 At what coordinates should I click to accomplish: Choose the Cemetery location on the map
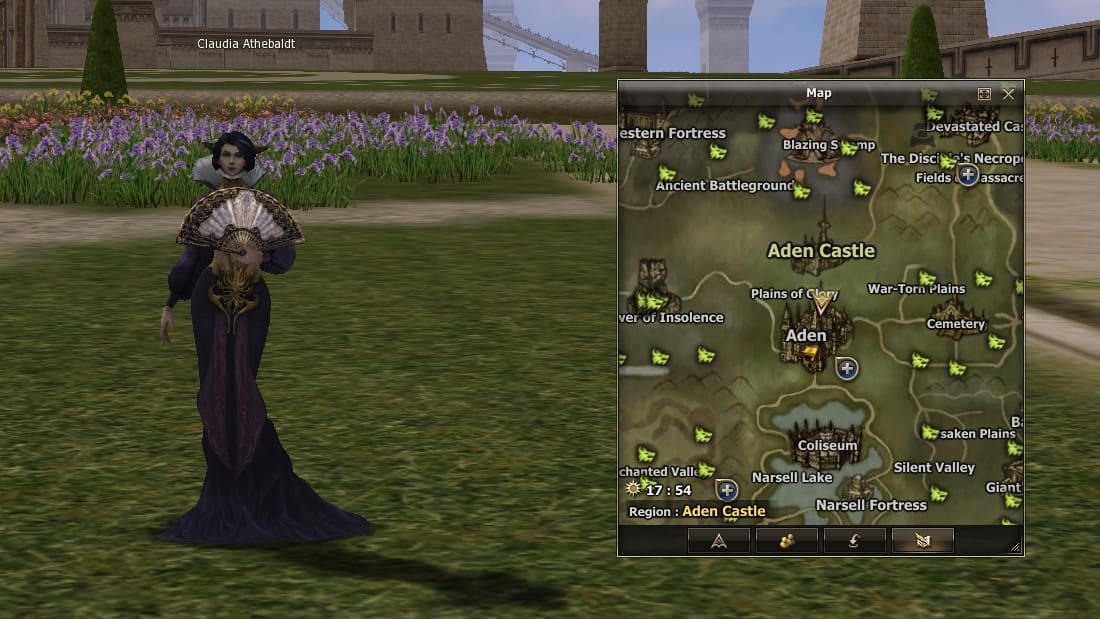click(x=956, y=324)
